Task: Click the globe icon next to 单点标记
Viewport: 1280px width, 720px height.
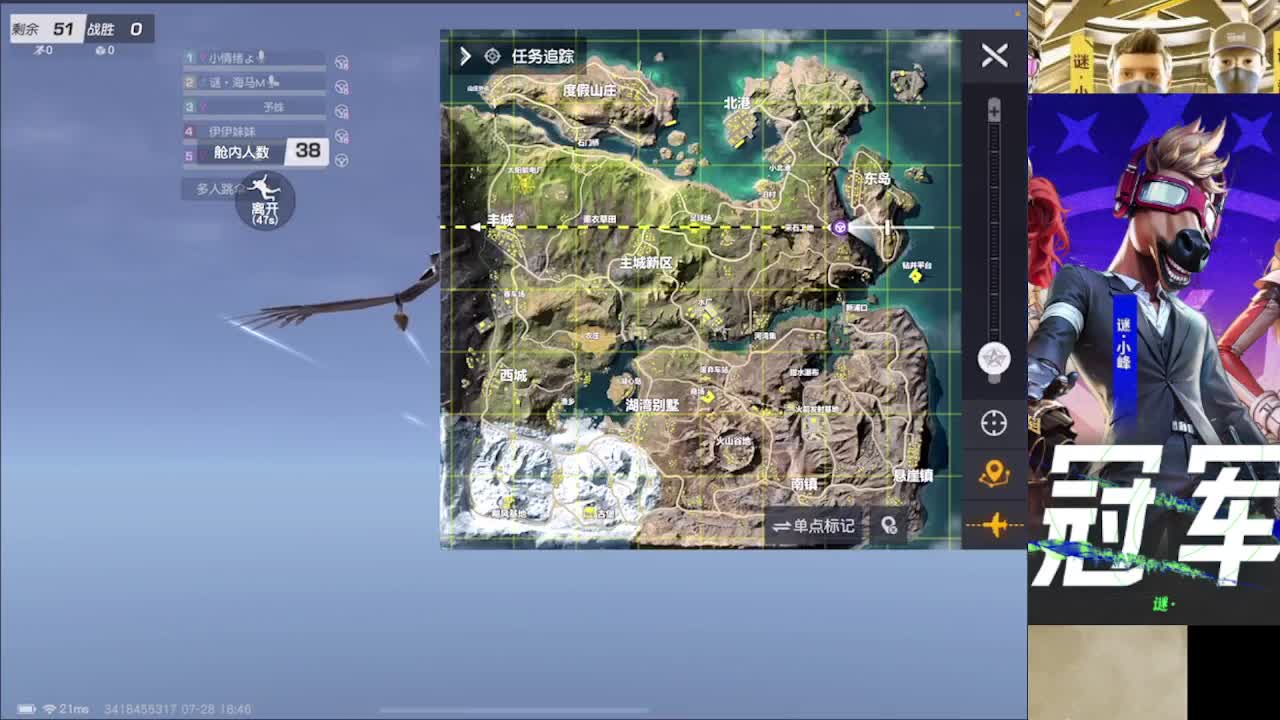Action: point(889,523)
